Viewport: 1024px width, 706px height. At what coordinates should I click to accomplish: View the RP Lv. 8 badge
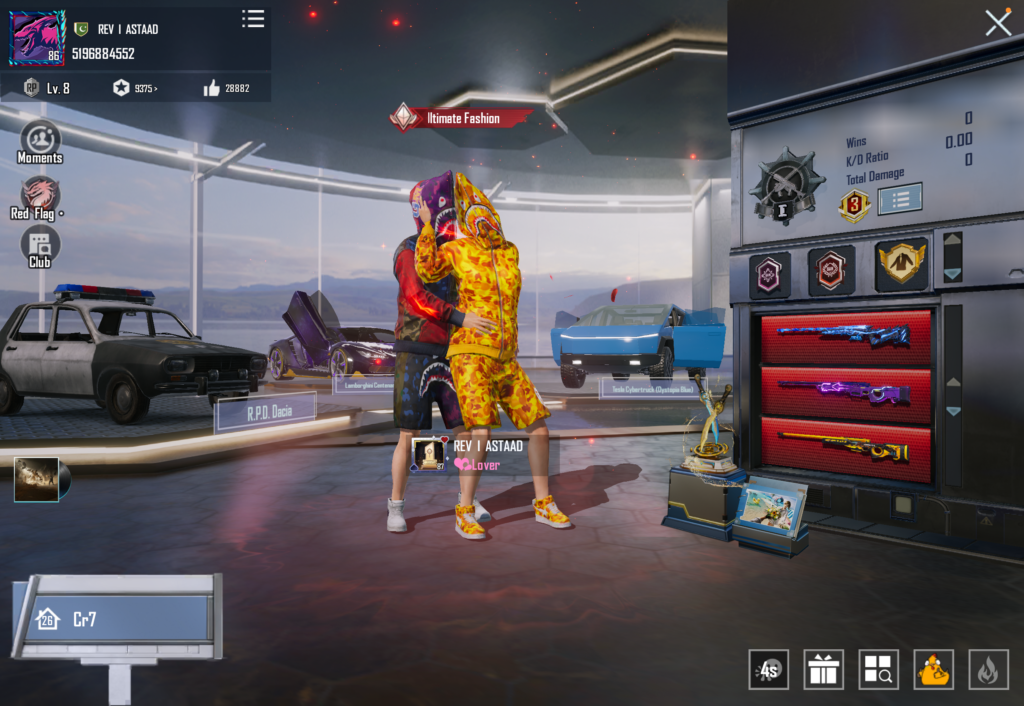click(46, 88)
